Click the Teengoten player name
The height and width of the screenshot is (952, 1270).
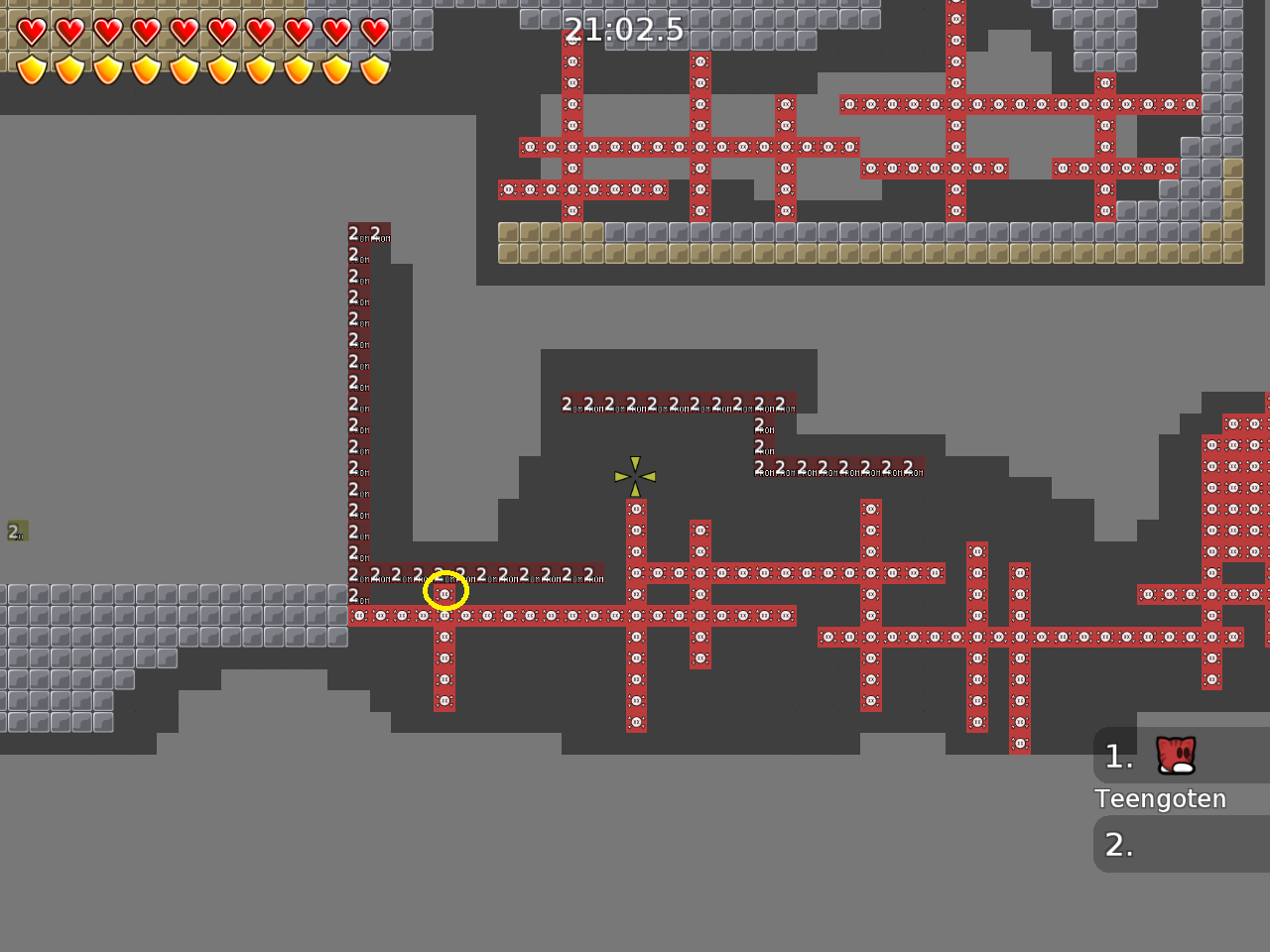click(1160, 798)
